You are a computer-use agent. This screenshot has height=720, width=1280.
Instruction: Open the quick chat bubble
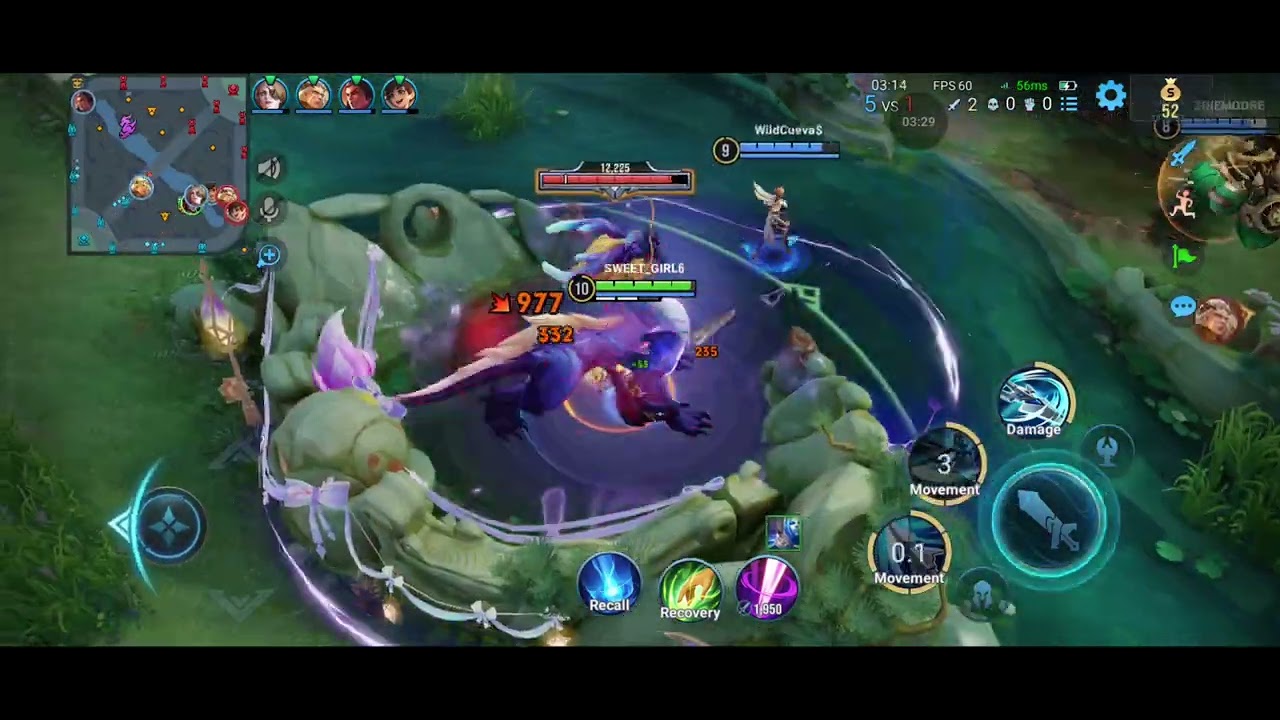1183,307
